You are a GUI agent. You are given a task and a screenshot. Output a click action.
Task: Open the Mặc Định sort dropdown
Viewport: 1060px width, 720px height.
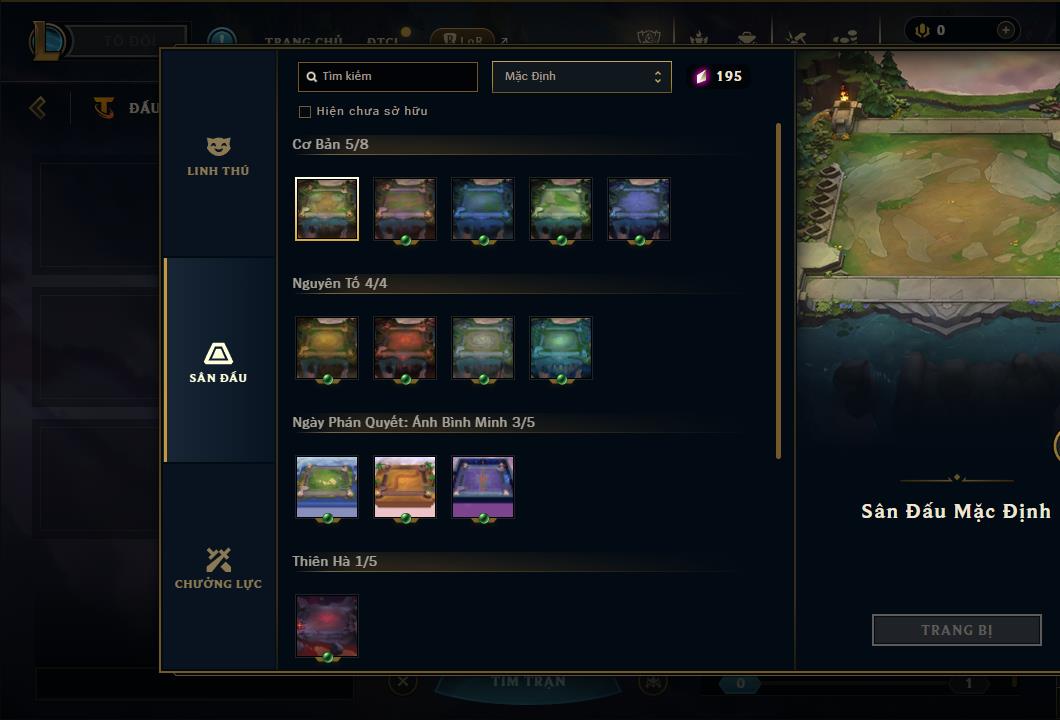(x=581, y=77)
